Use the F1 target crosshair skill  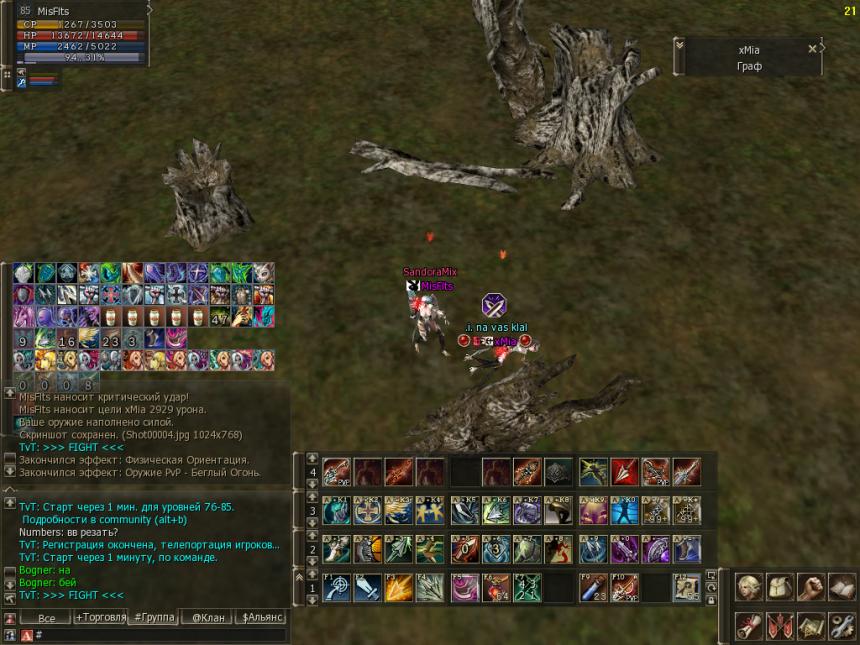click(x=335, y=588)
